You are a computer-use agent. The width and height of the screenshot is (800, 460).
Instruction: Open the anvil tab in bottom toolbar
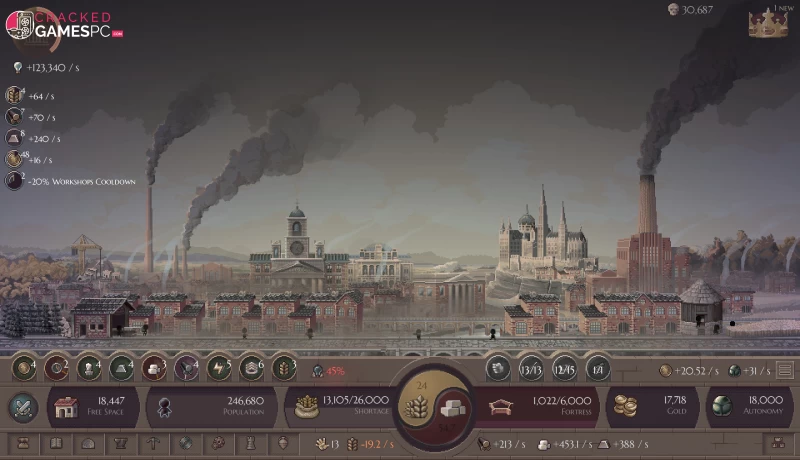click(121, 443)
